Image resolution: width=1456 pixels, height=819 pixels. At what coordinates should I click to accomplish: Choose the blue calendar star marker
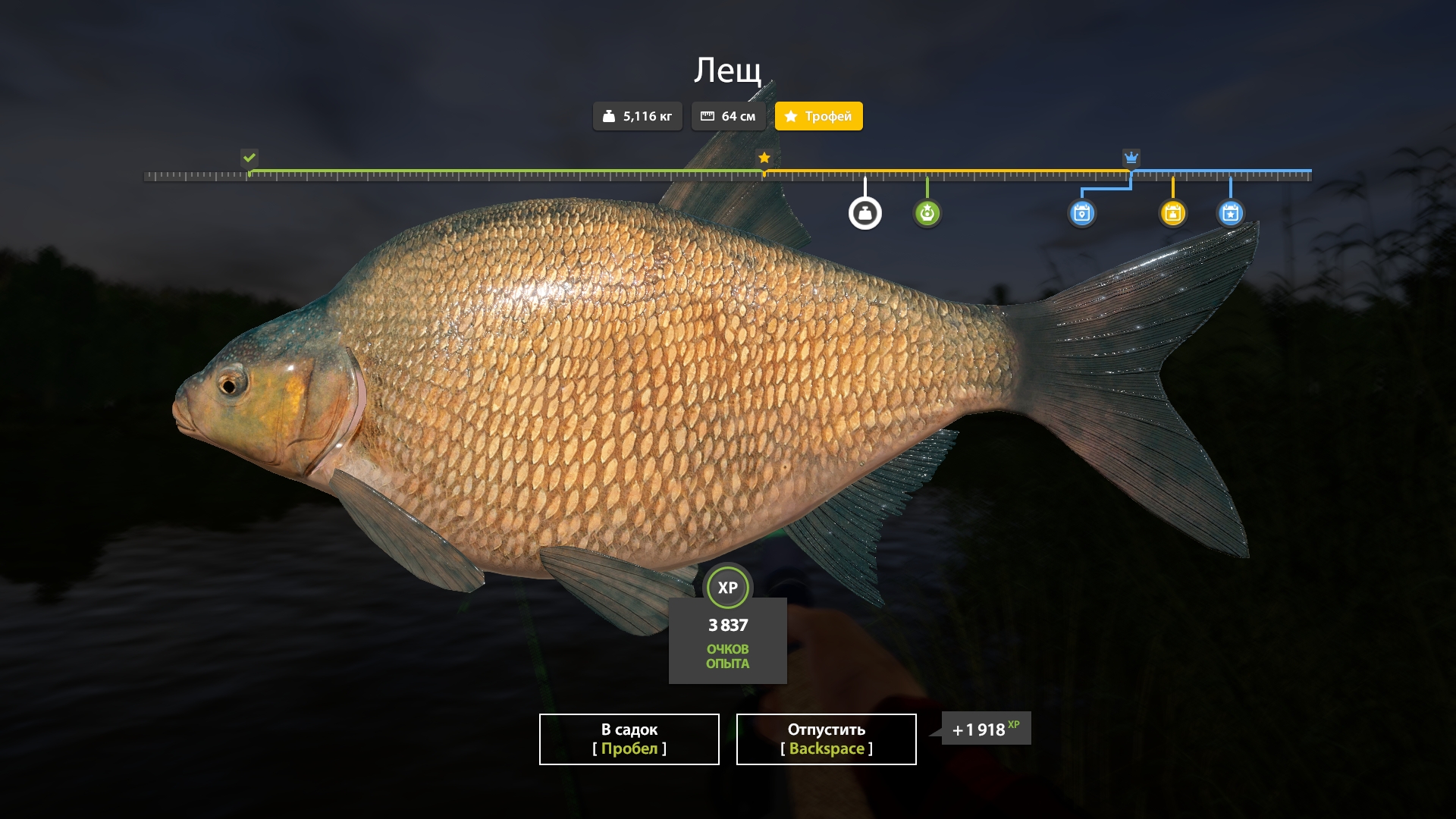coord(1230,213)
